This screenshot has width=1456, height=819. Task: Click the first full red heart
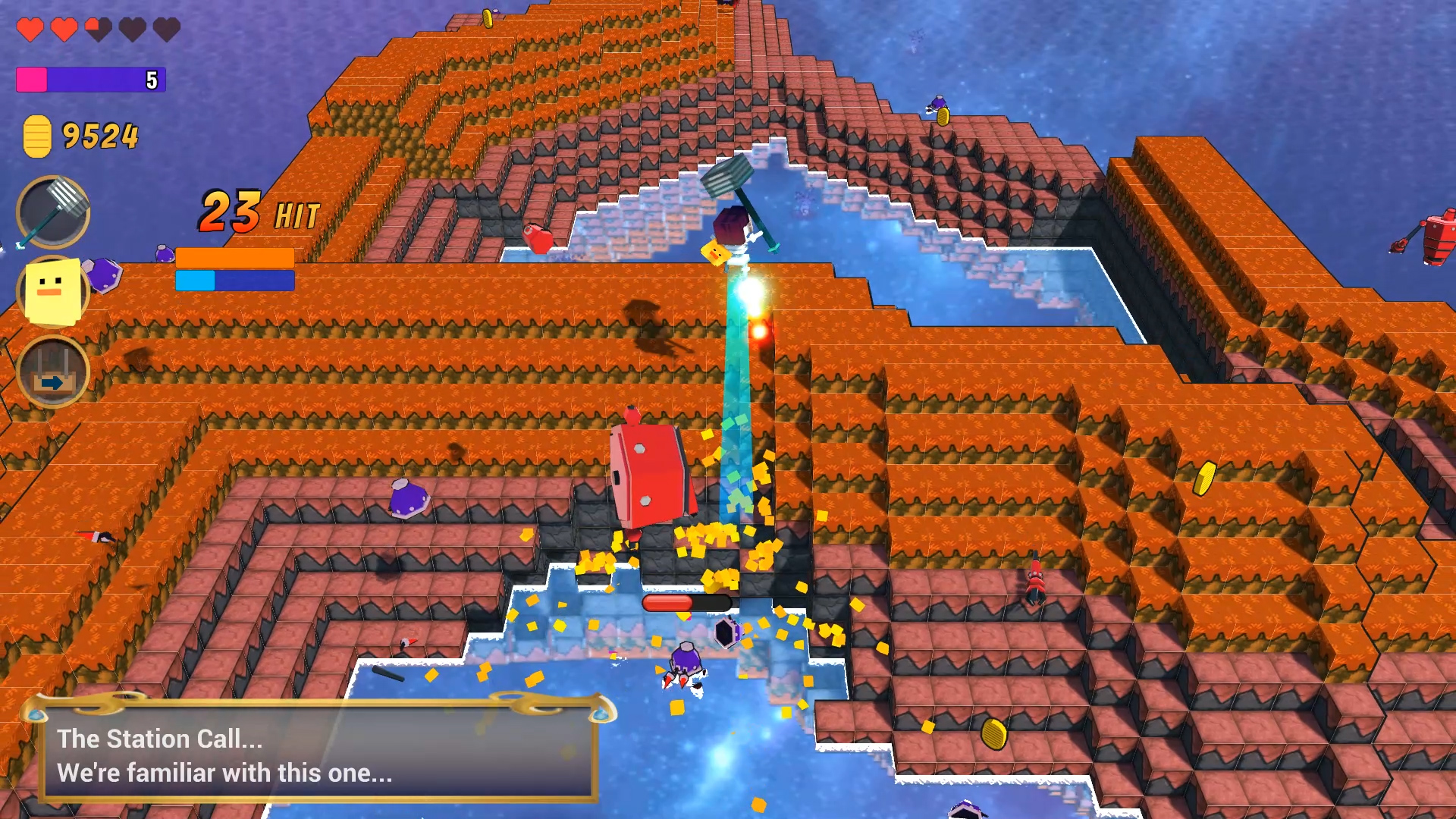coord(30,29)
